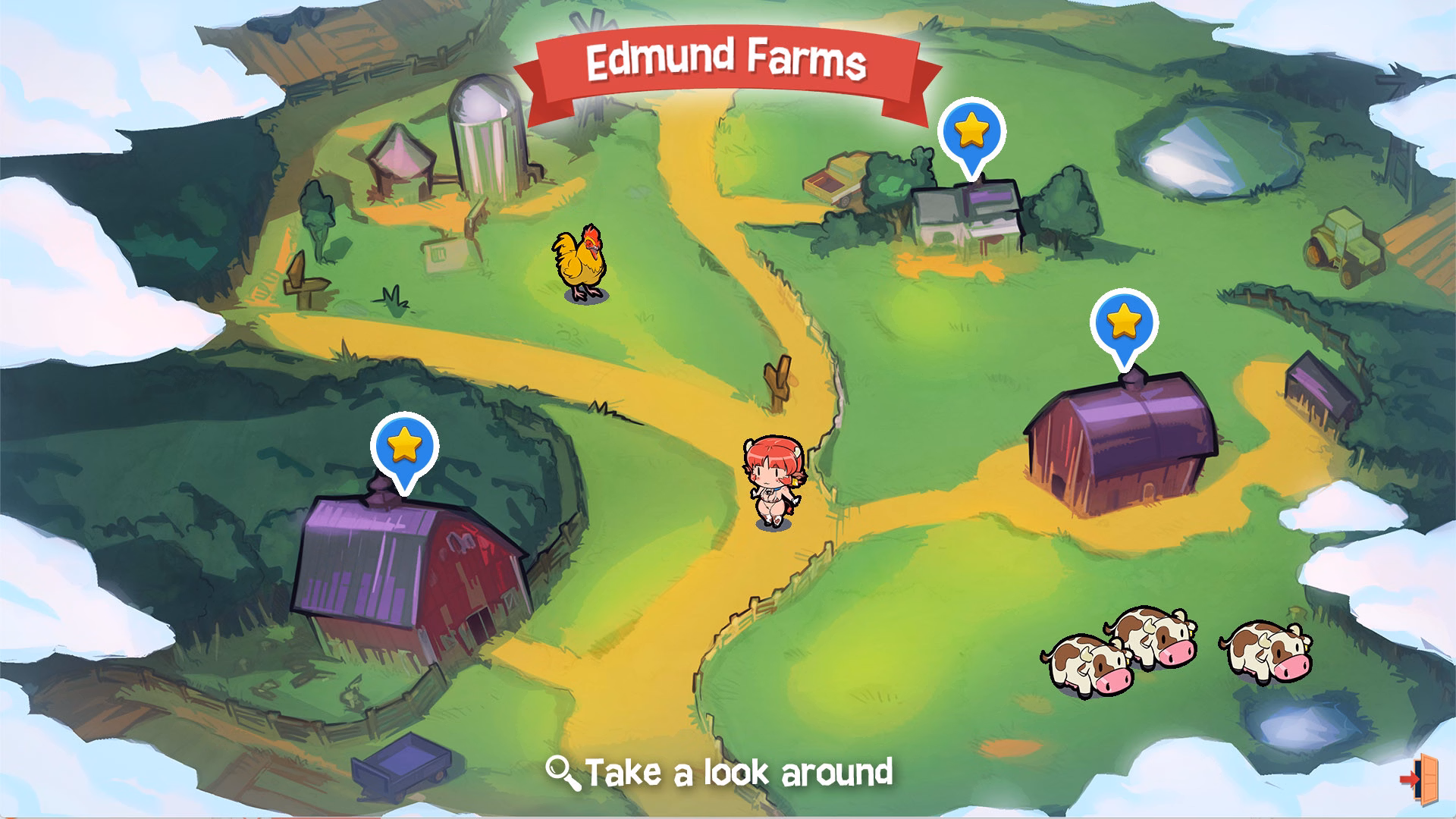This screenshot has height=819, width=1456.
Task: Click the magnifying glass next to the prompt
Action: click(x=562, y=770)
